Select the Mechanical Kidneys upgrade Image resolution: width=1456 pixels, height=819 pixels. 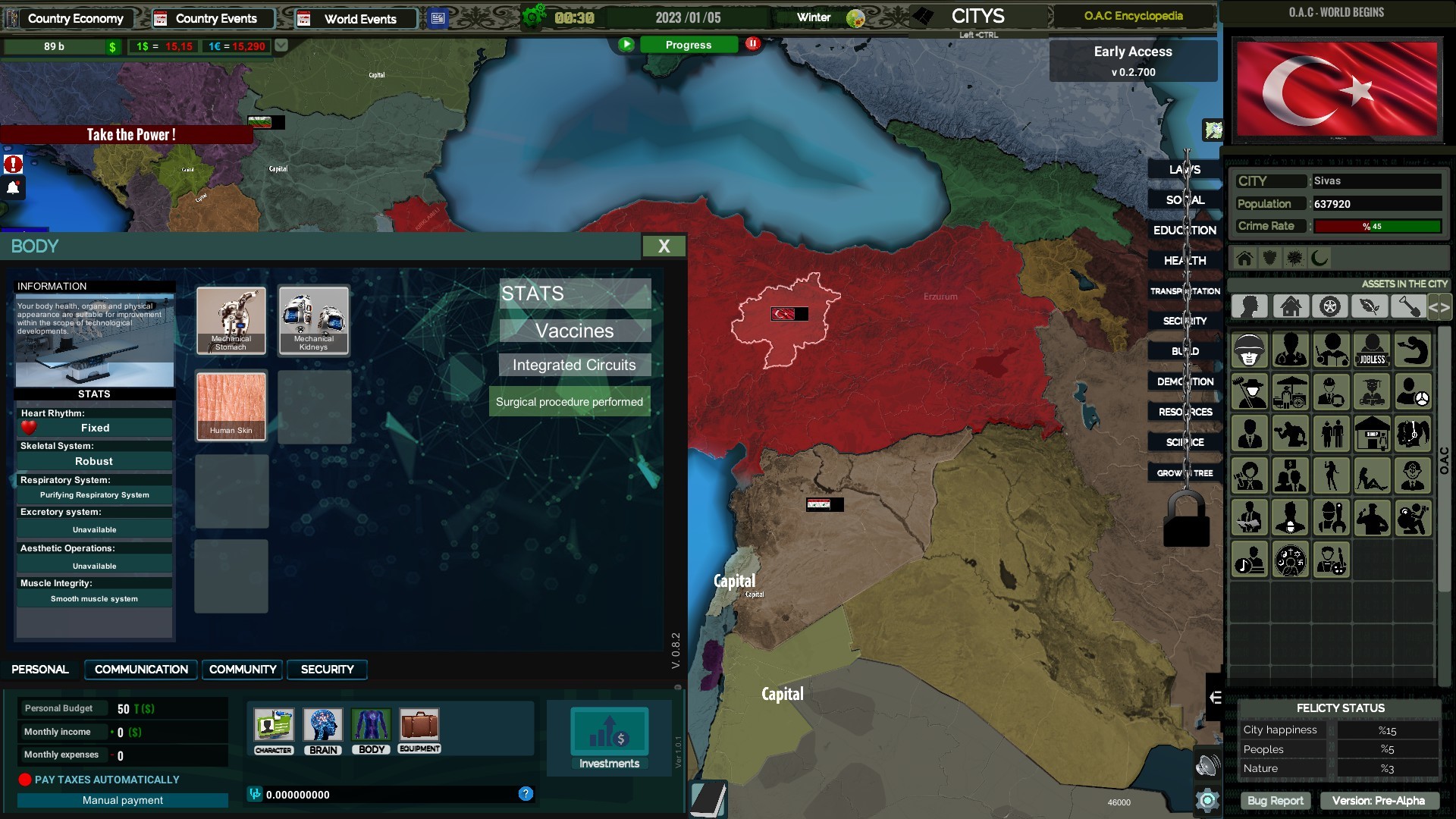314,320
